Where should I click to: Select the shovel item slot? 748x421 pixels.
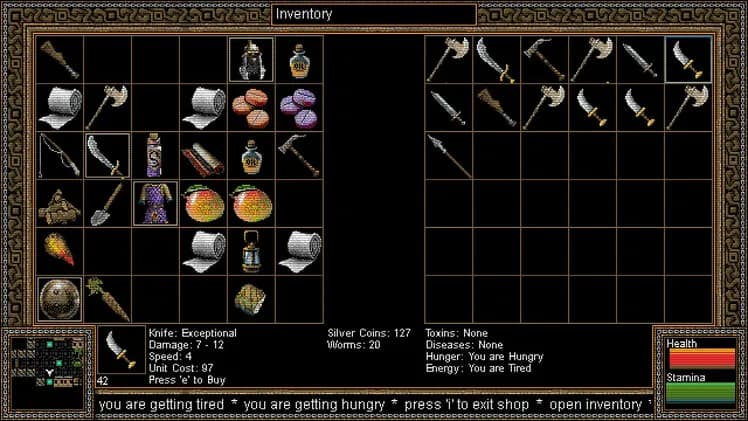pyautogui.click(x=107, y=203)
